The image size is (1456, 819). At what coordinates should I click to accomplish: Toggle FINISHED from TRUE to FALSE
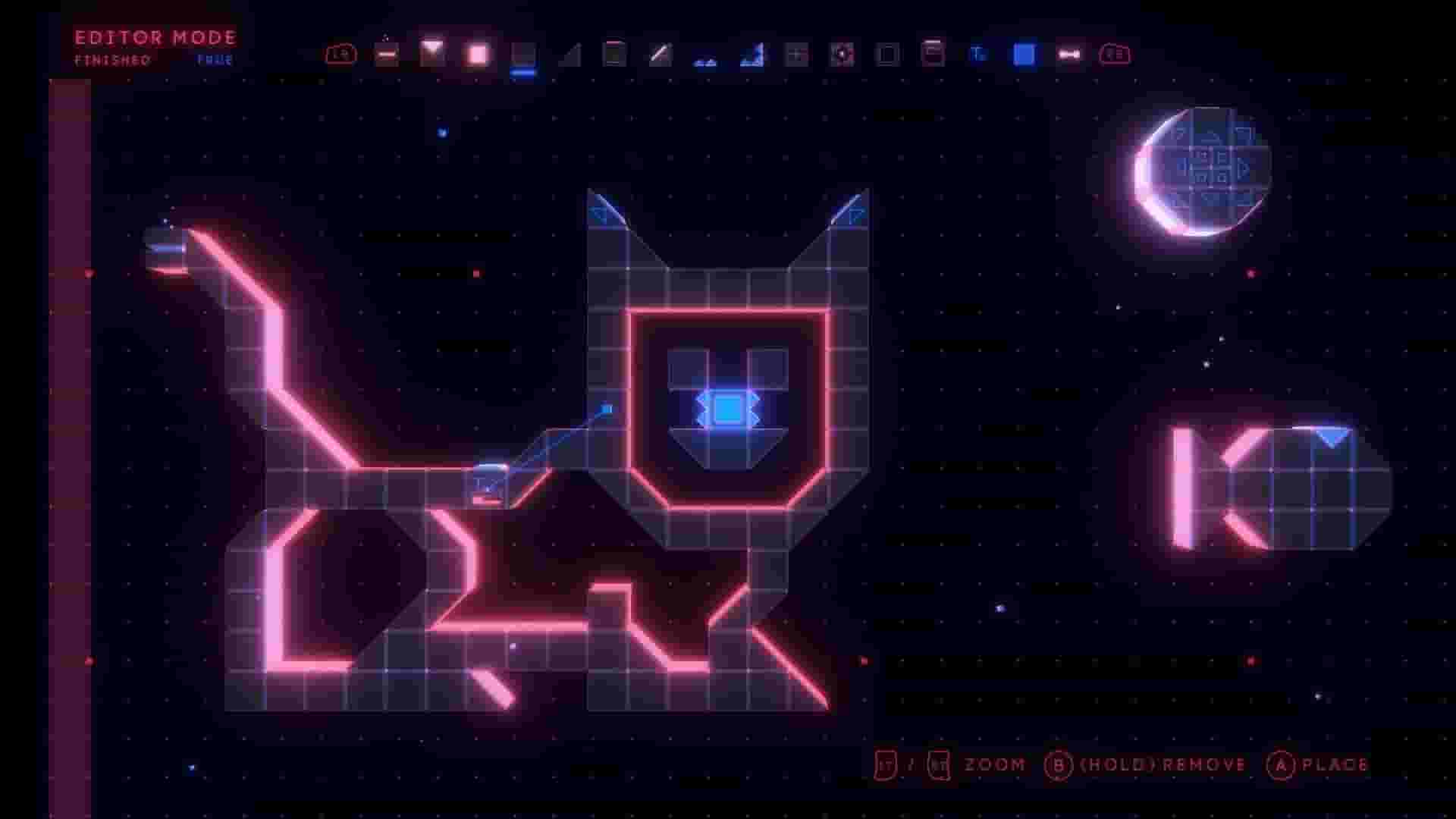(215, 60)
